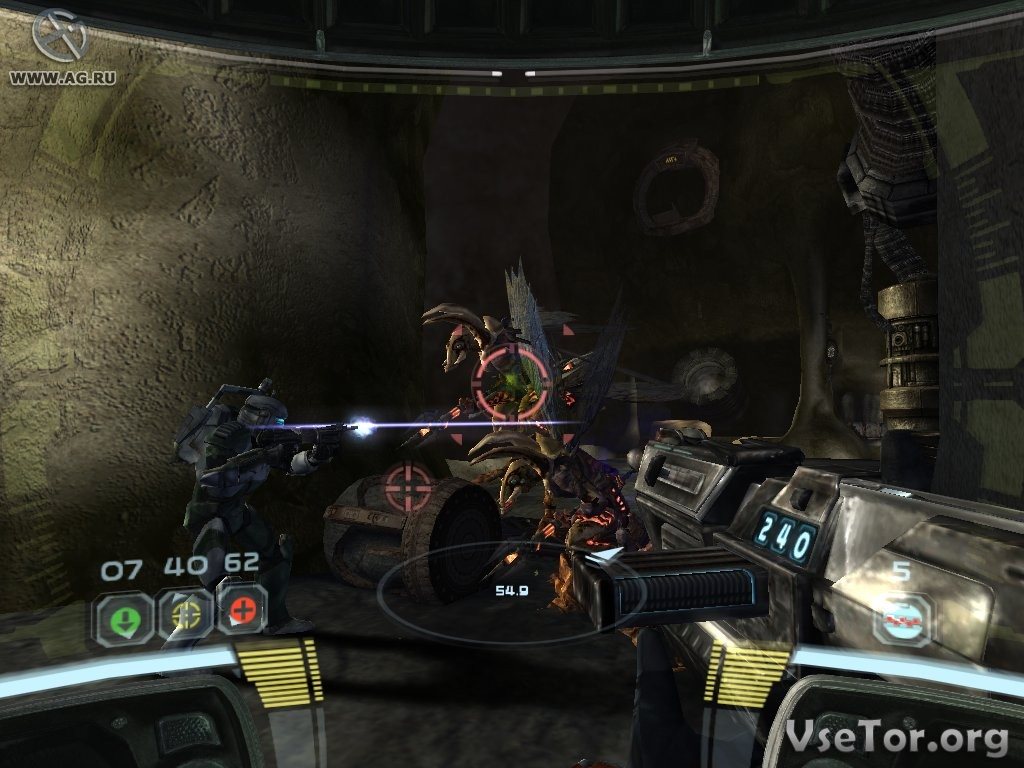This screenshot has height=768, width=1024.
Task: Click the AG.RU logo watermark
Action: click(59, 40)
